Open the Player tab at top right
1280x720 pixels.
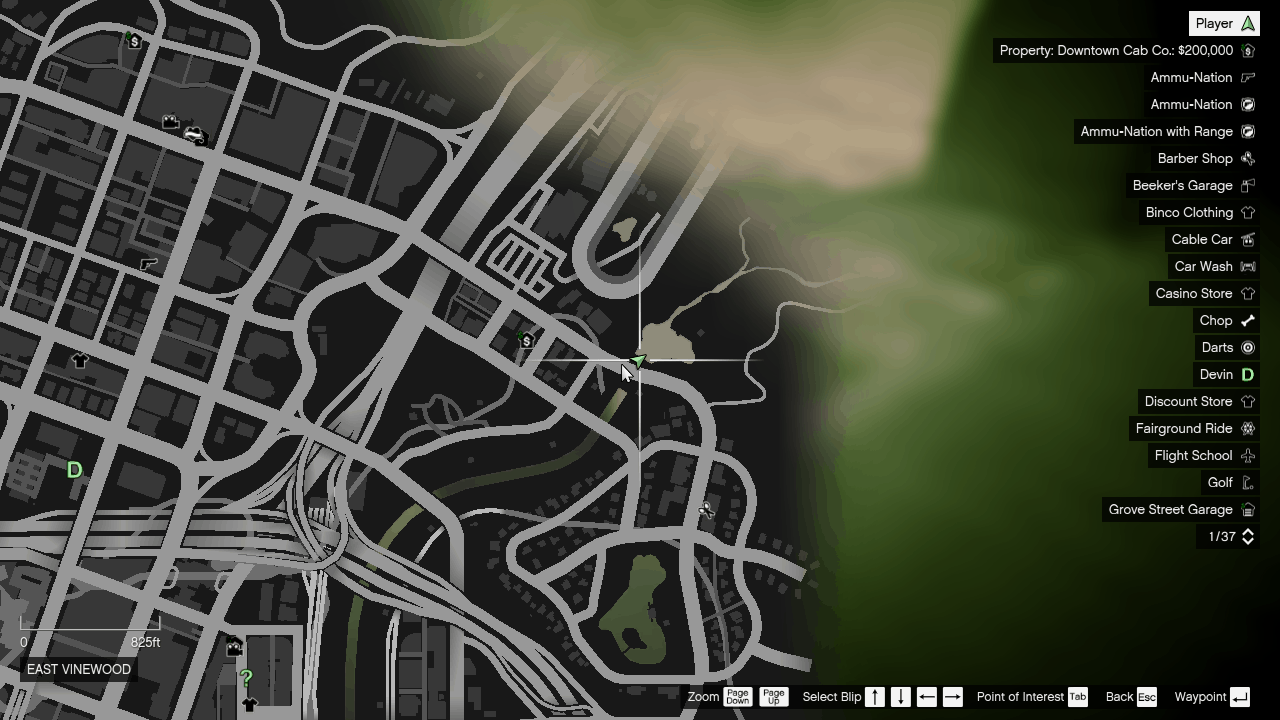click(x=1223, y=22)
